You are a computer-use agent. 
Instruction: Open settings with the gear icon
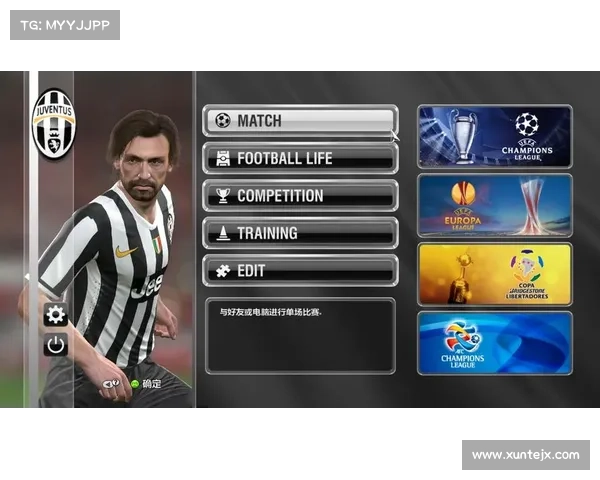(x=56, y=316)
